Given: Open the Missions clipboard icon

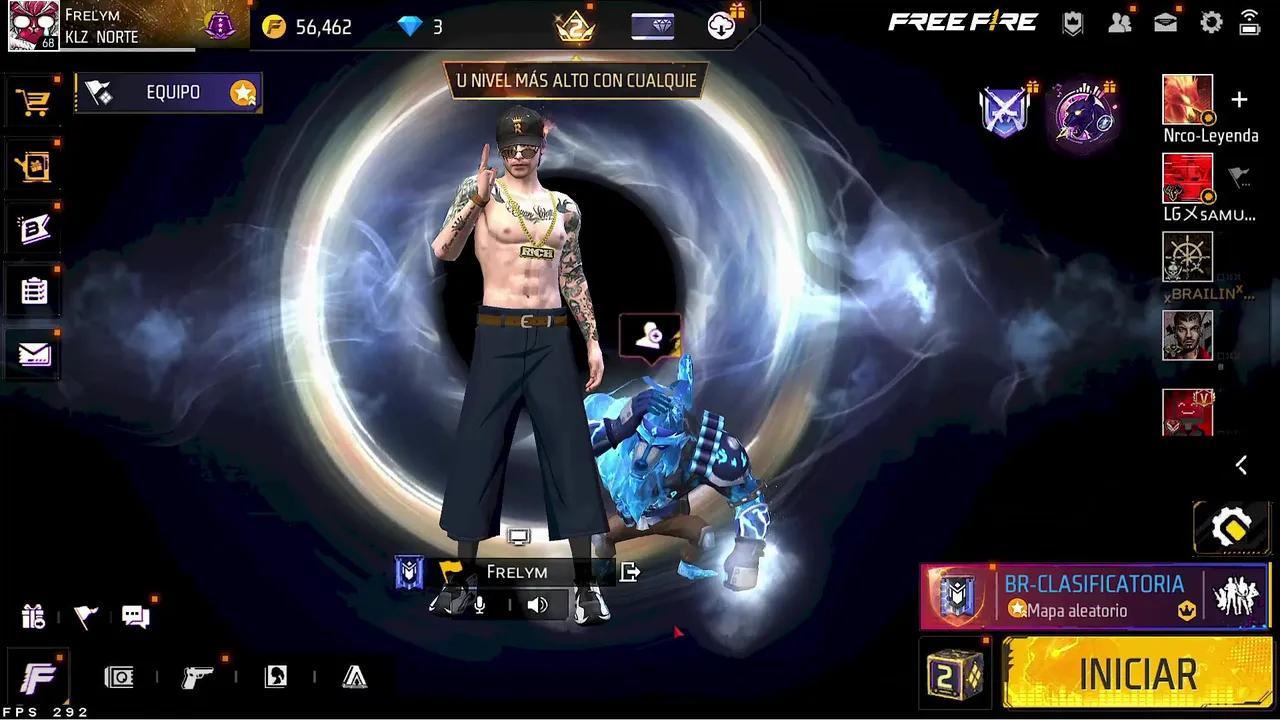Looking at the screenshot, I should tap(33, 290).
